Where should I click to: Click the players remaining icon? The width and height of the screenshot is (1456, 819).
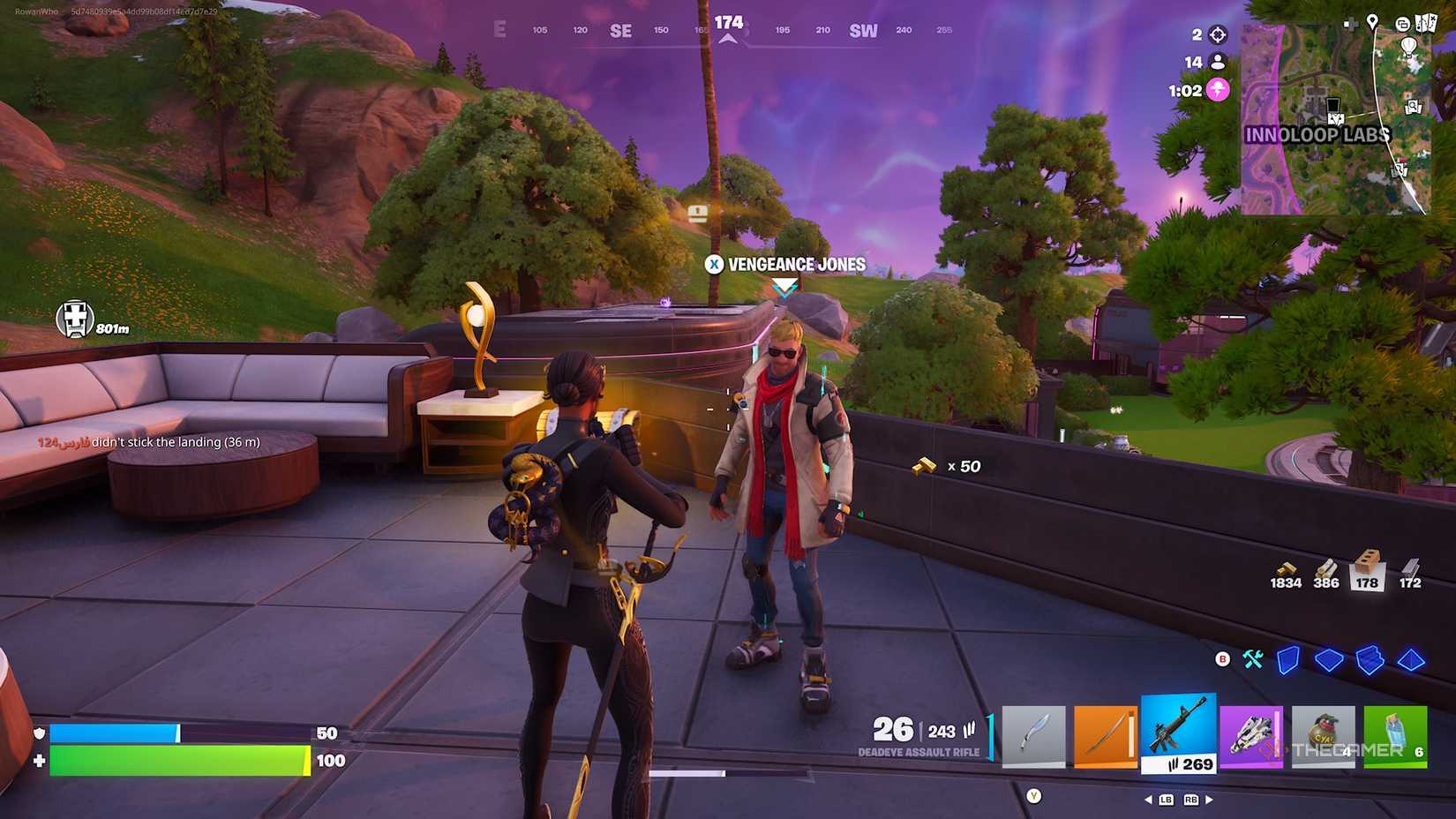click(1218, 62)
